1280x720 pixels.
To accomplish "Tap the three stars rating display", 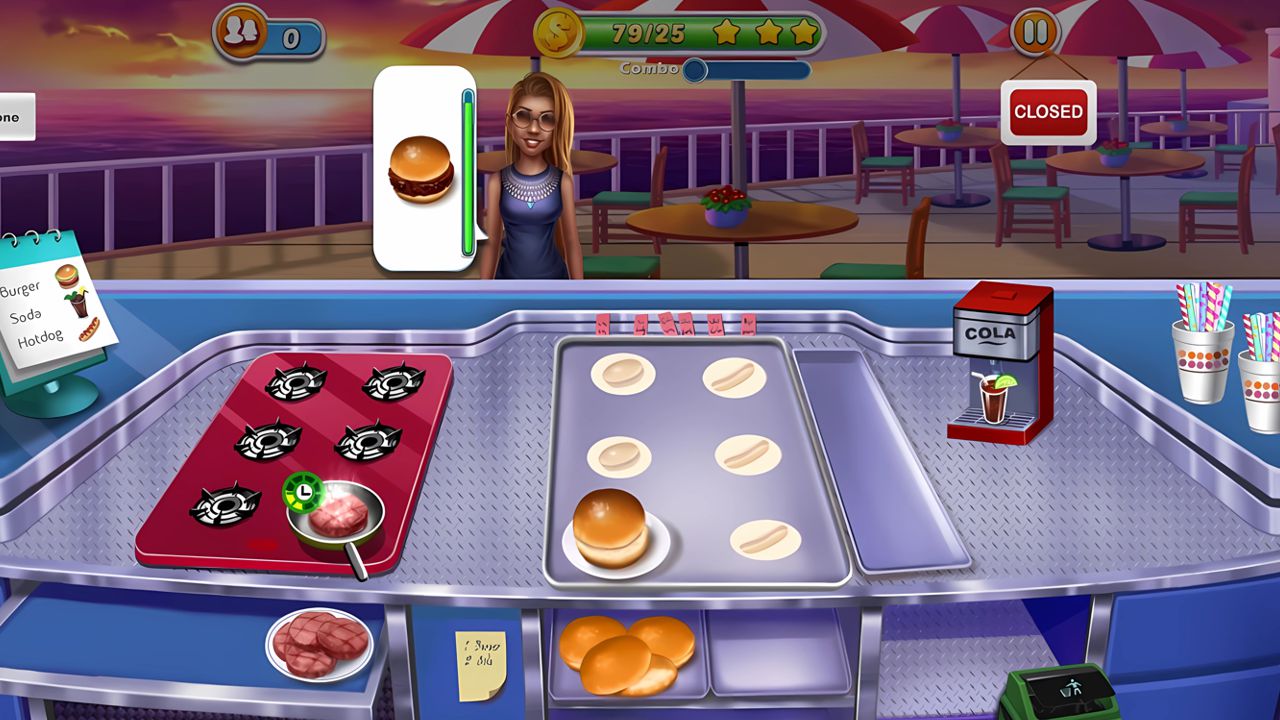I will click(766, 31).
